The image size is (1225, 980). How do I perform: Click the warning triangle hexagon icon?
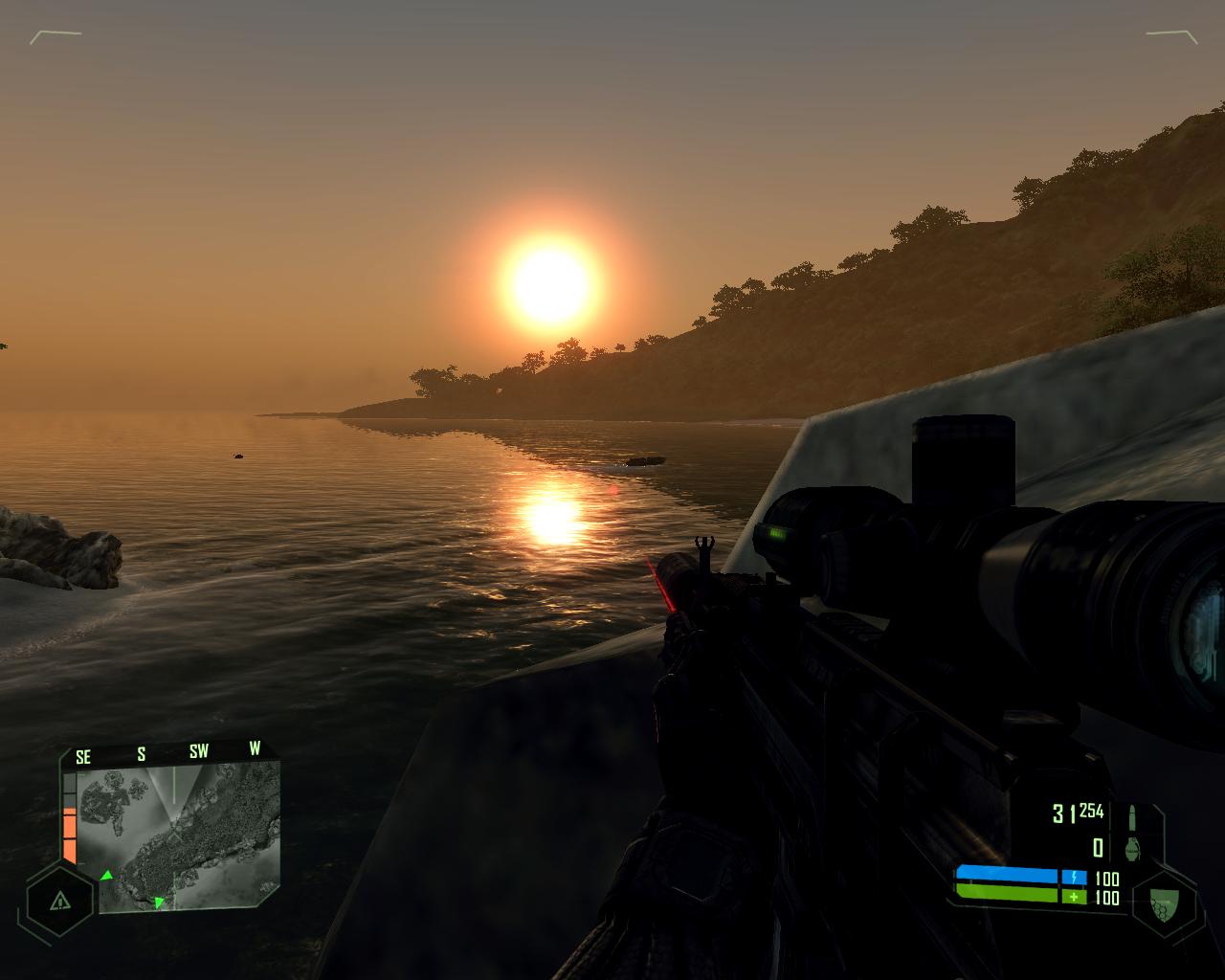tap(60, 901)
